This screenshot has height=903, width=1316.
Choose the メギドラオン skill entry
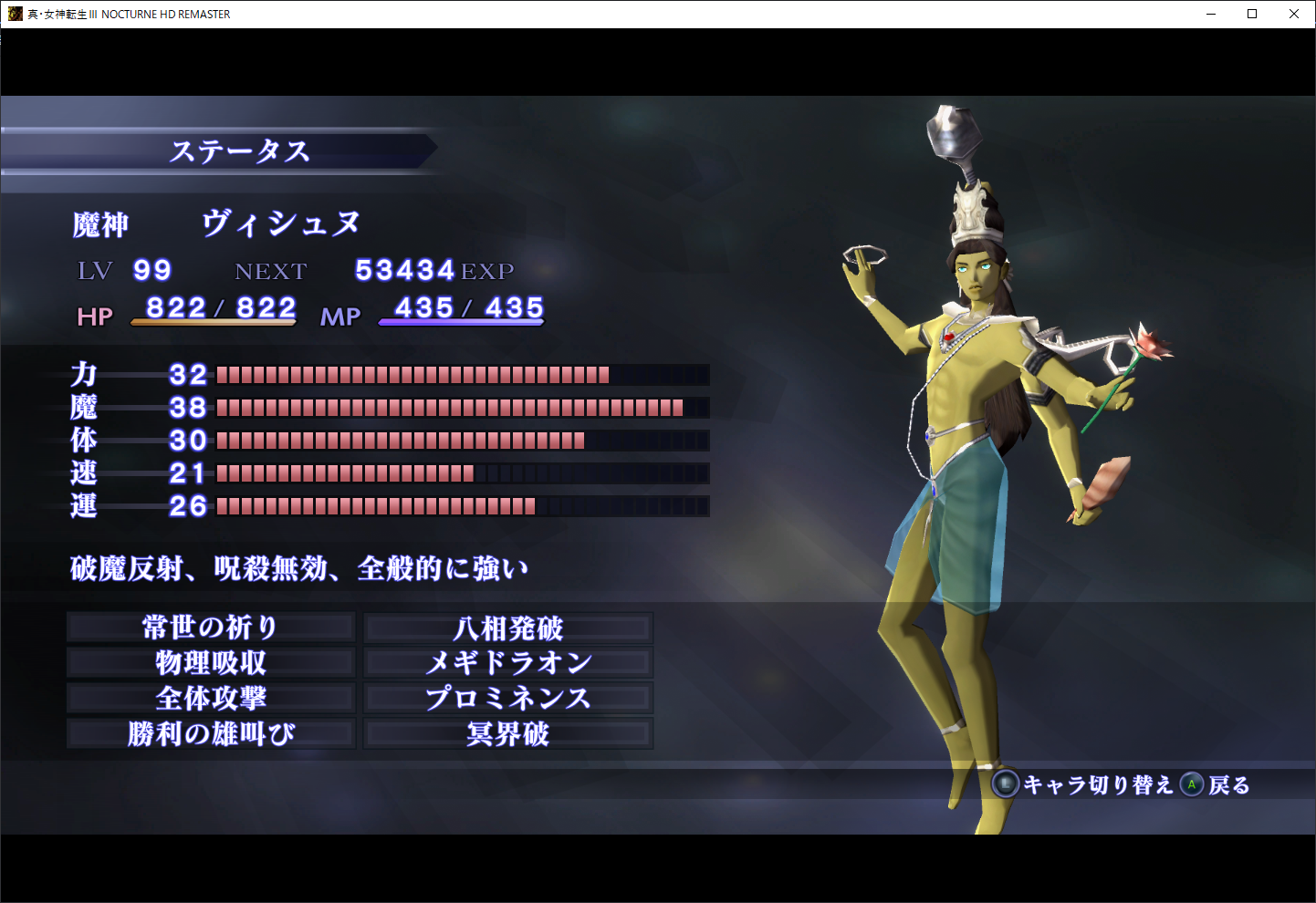point(508,663)
